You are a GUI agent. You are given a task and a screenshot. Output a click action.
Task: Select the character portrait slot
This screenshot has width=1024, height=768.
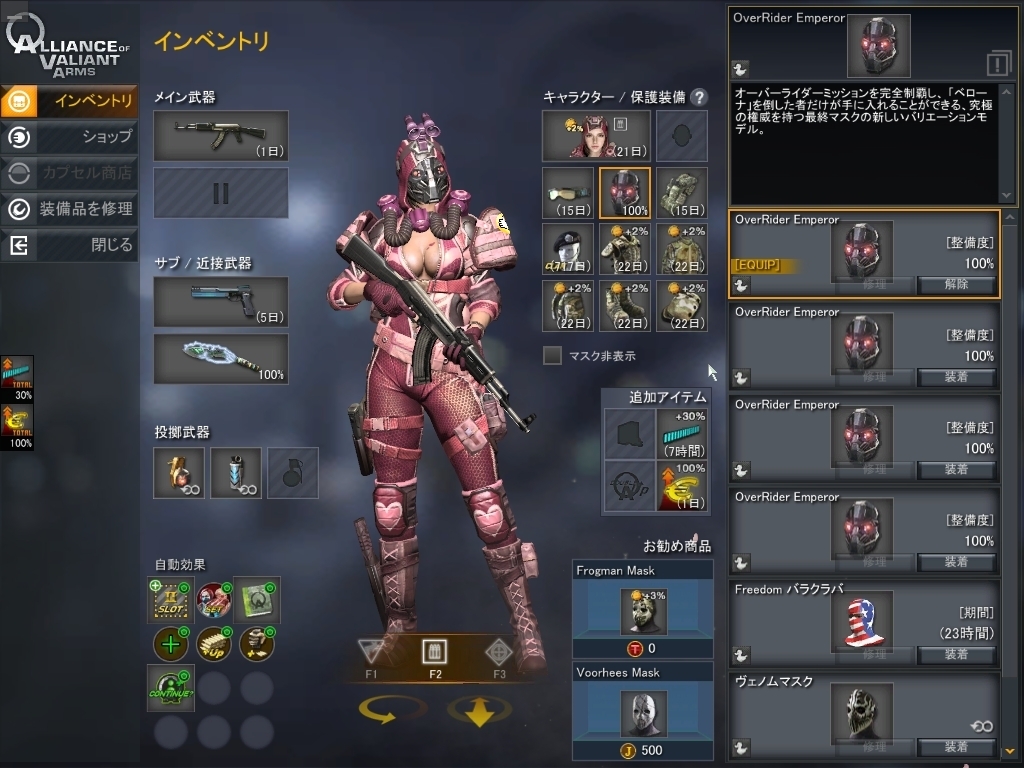point(596,136)
